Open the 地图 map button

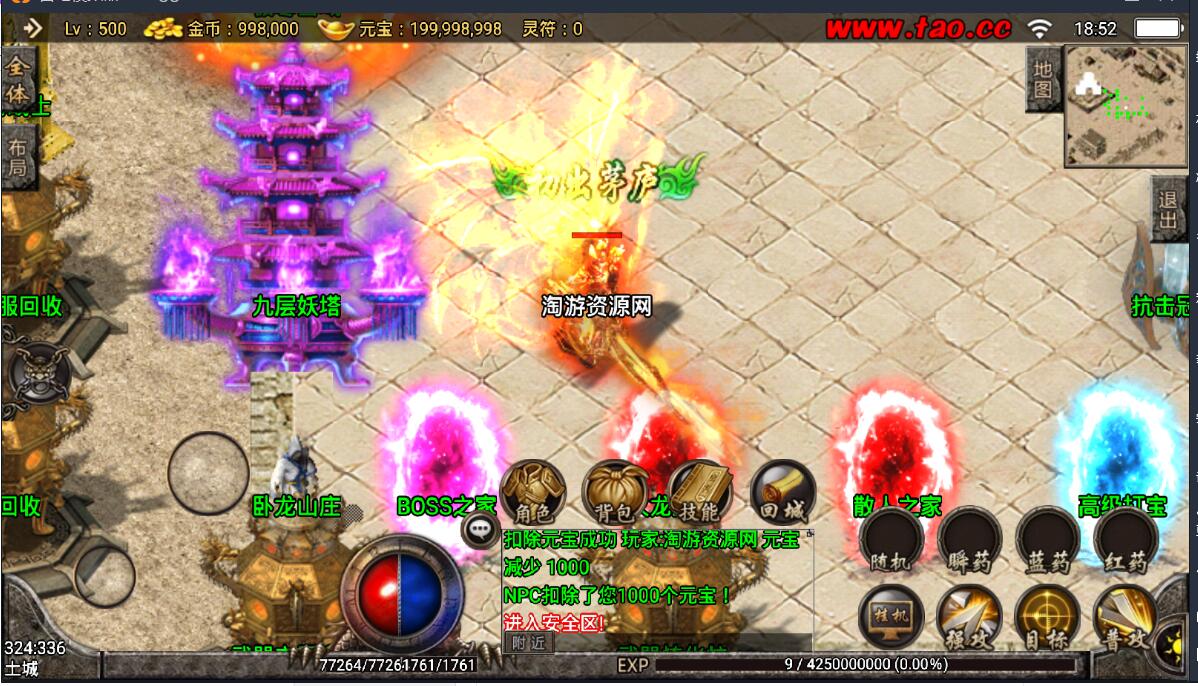1042,80
